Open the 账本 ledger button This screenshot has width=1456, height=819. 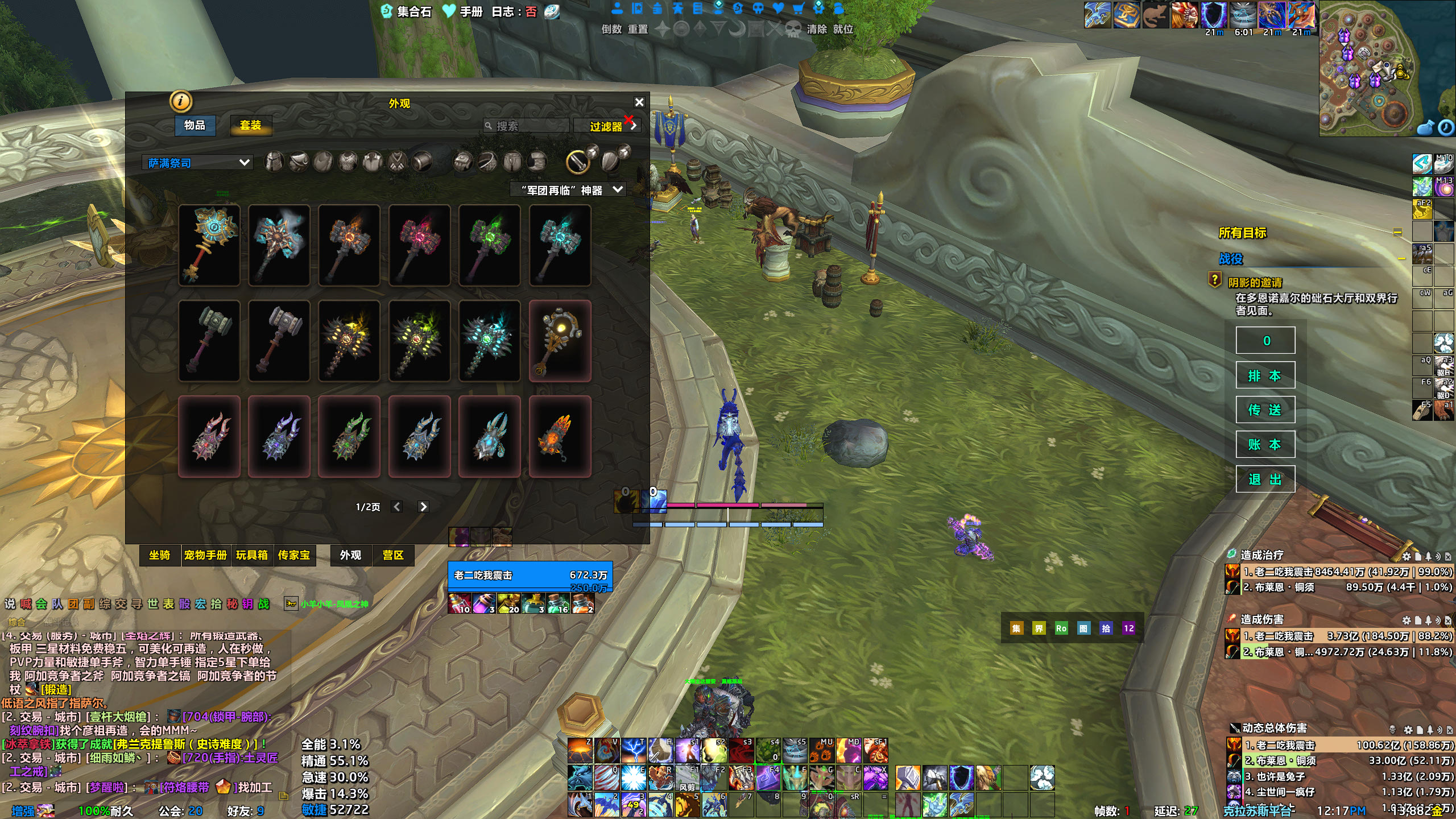pyautogui.click(x=1265, y=445)
